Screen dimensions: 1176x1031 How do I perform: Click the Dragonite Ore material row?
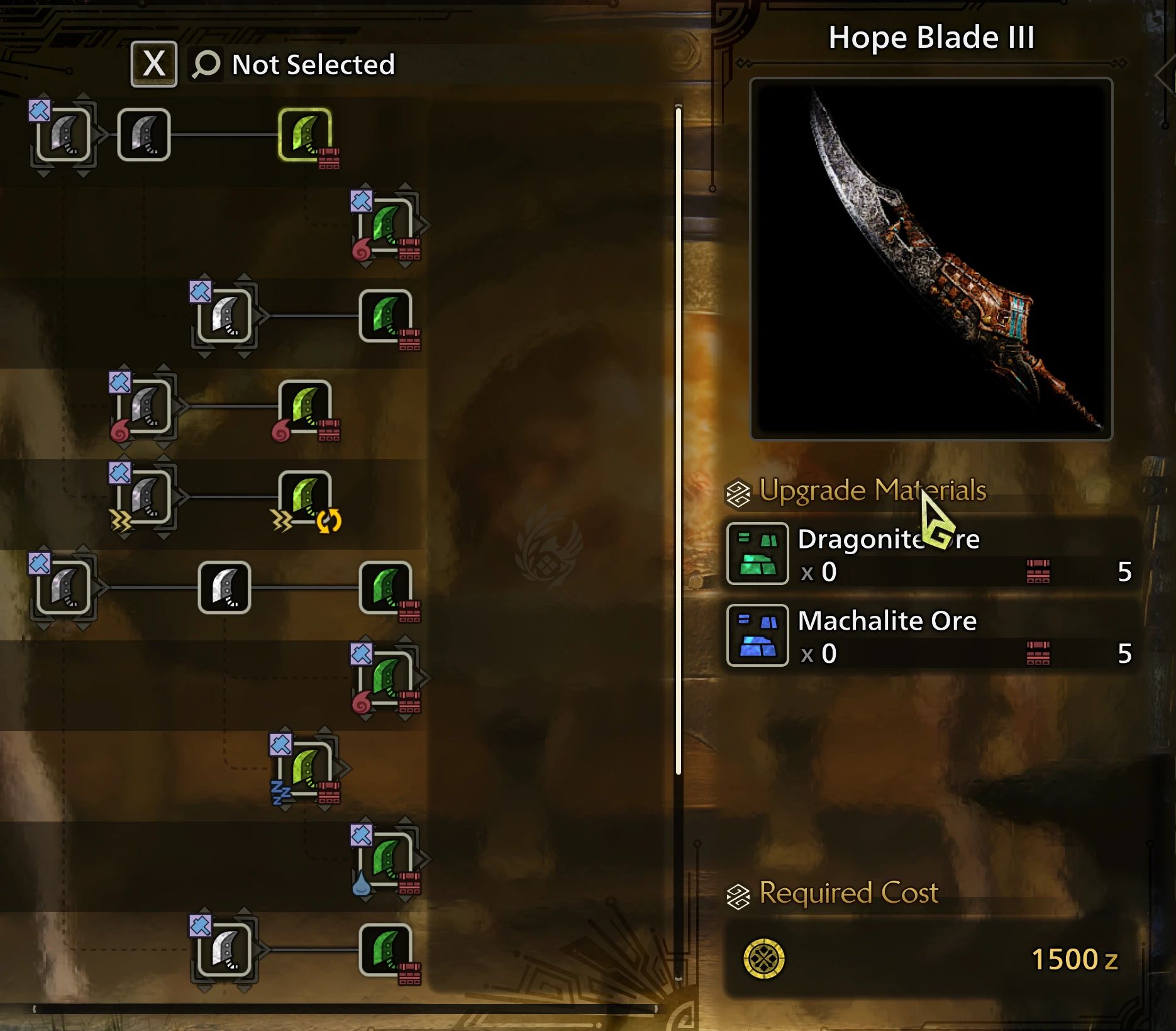click(931, 555)
